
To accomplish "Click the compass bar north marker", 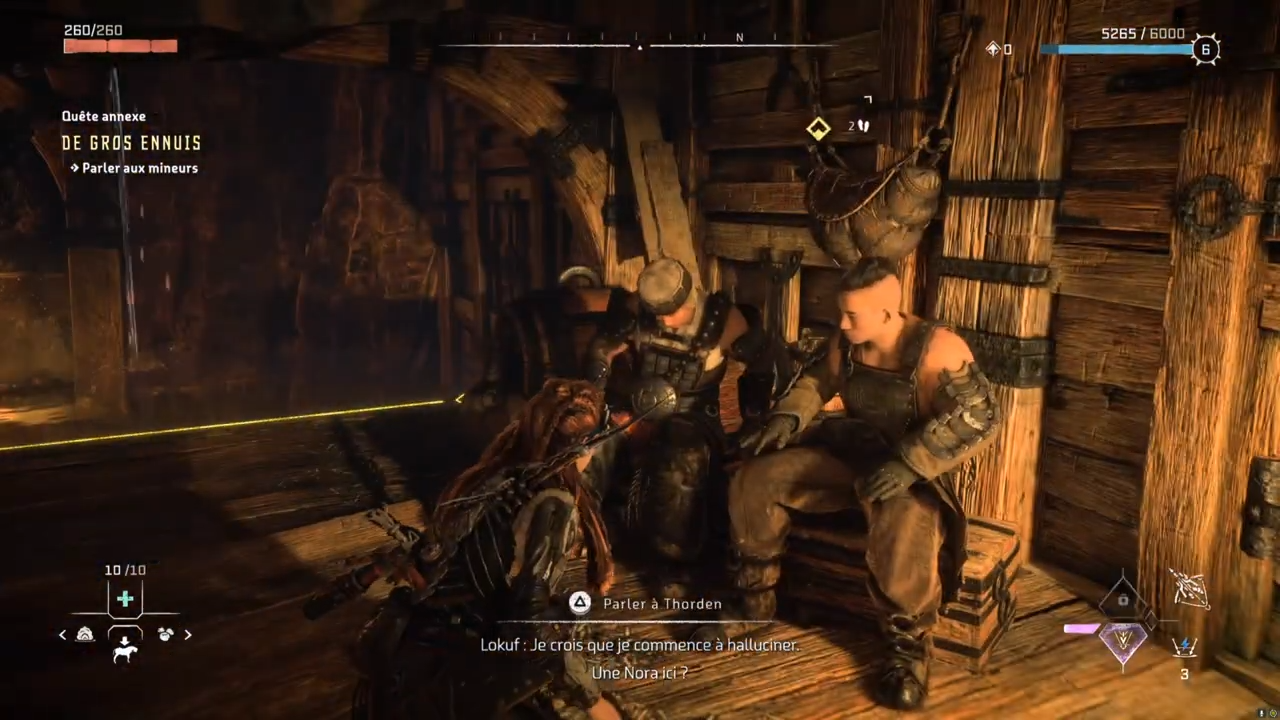I will click(x=740, y=38).
